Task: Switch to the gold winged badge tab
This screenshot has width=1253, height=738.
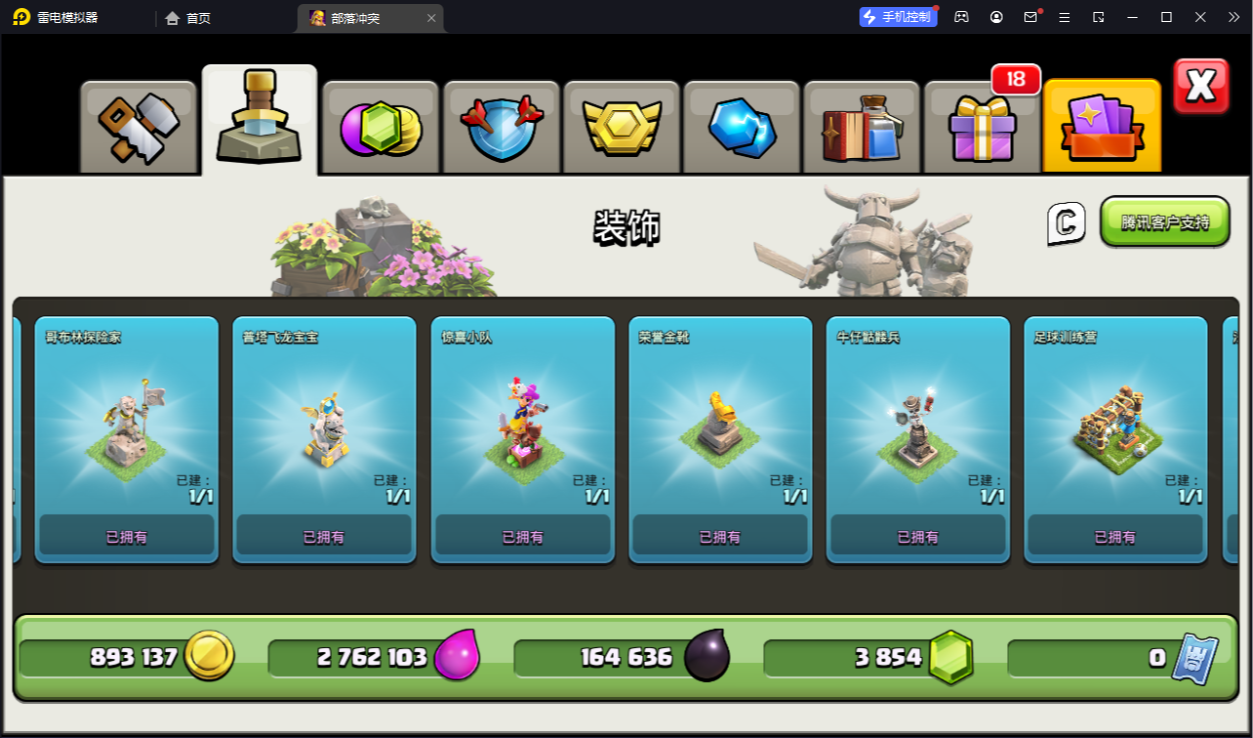Action: 621,127
